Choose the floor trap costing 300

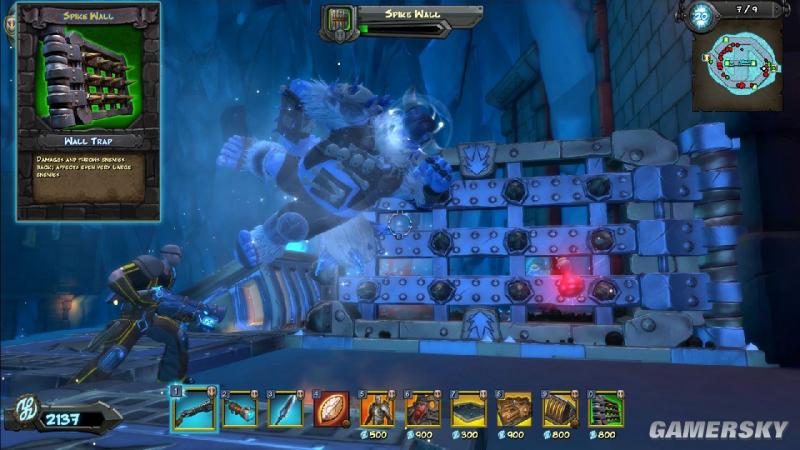(469, 409)
